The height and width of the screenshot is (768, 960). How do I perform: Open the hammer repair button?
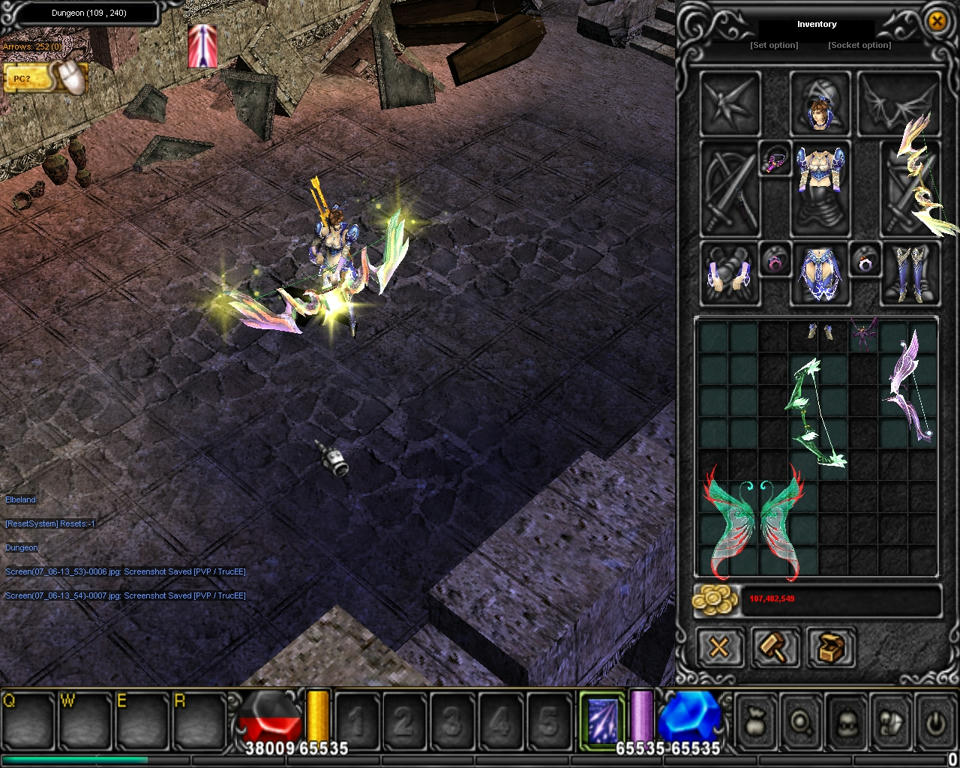click(x=775, y=647)
